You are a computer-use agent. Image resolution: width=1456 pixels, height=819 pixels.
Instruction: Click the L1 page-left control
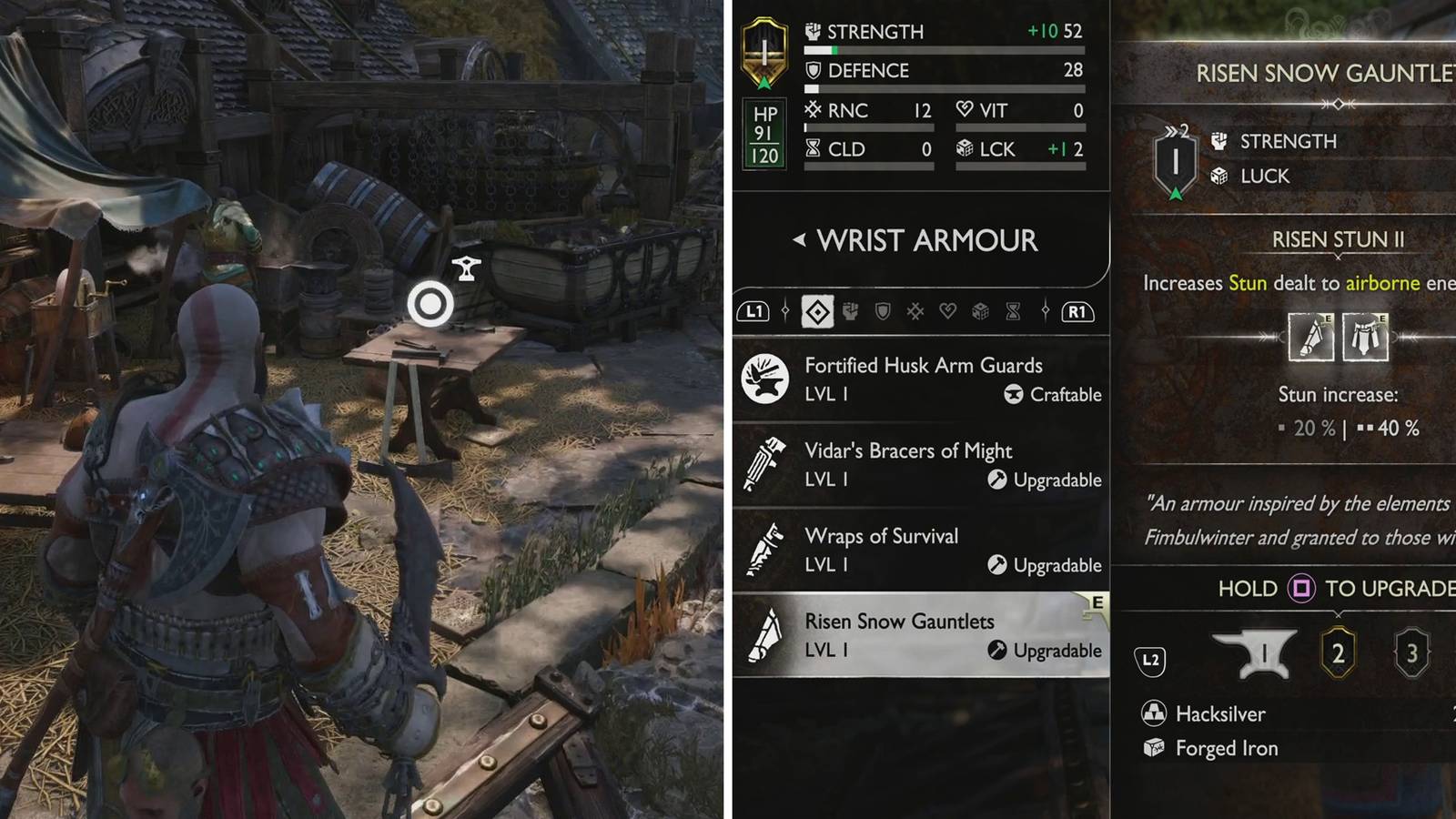[x=754, y=312]
